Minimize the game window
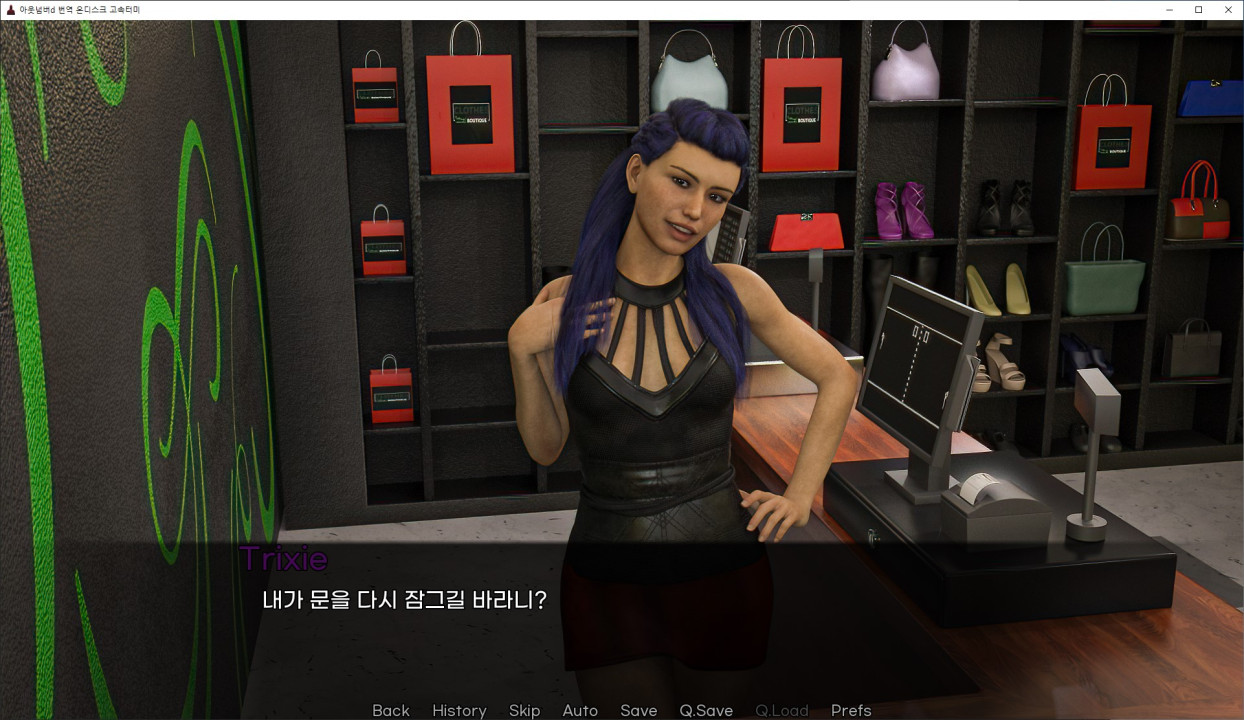 coord(1170,10)
